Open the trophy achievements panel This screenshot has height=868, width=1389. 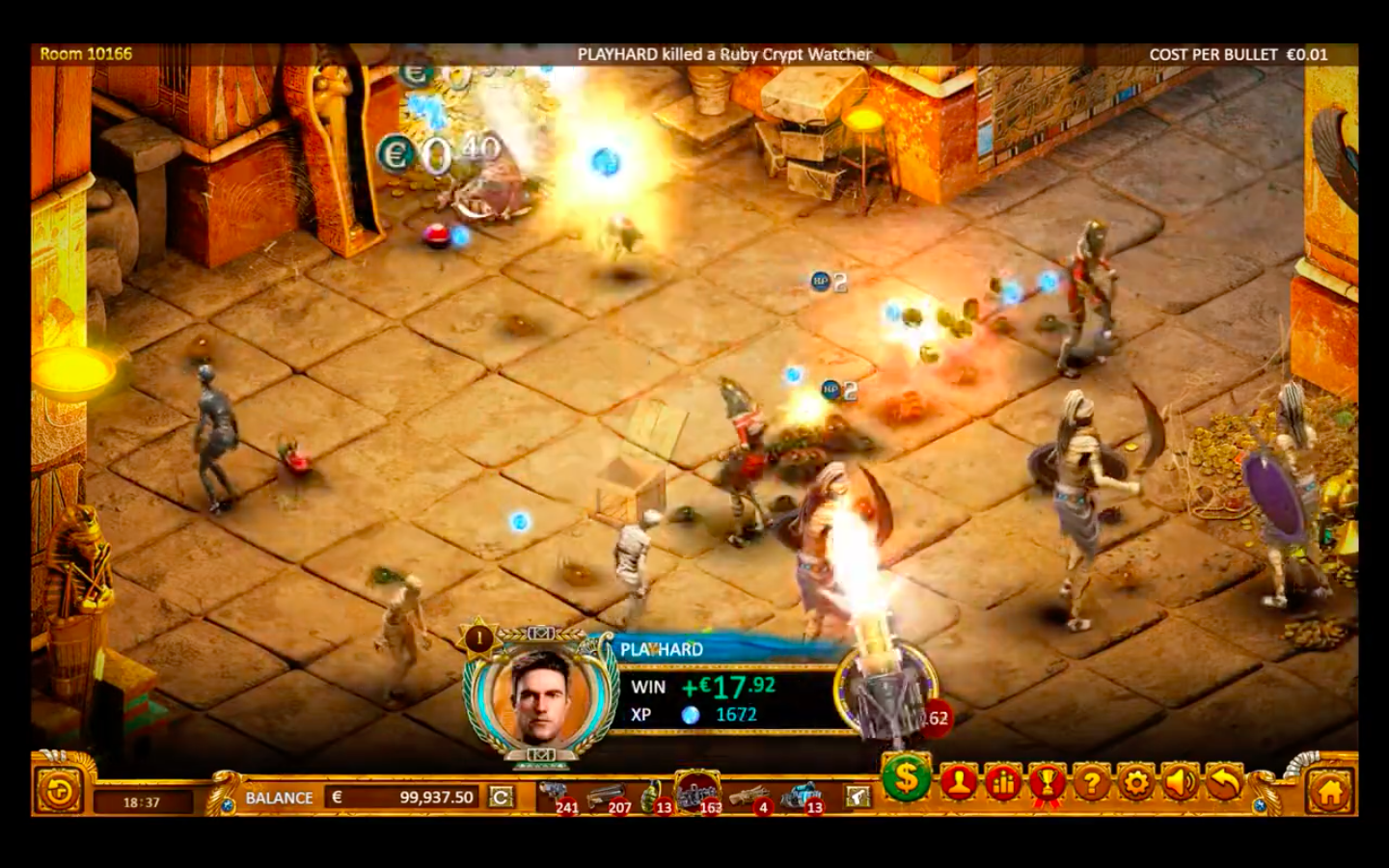[x=1047, y=783]
